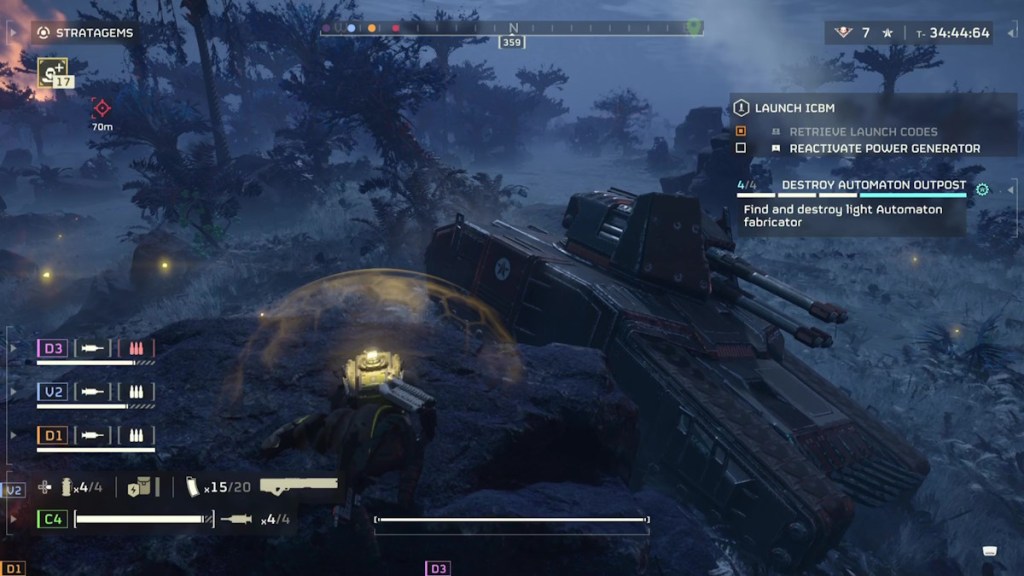Select the Retrieve Launch Codes objective

click(863, 131)
